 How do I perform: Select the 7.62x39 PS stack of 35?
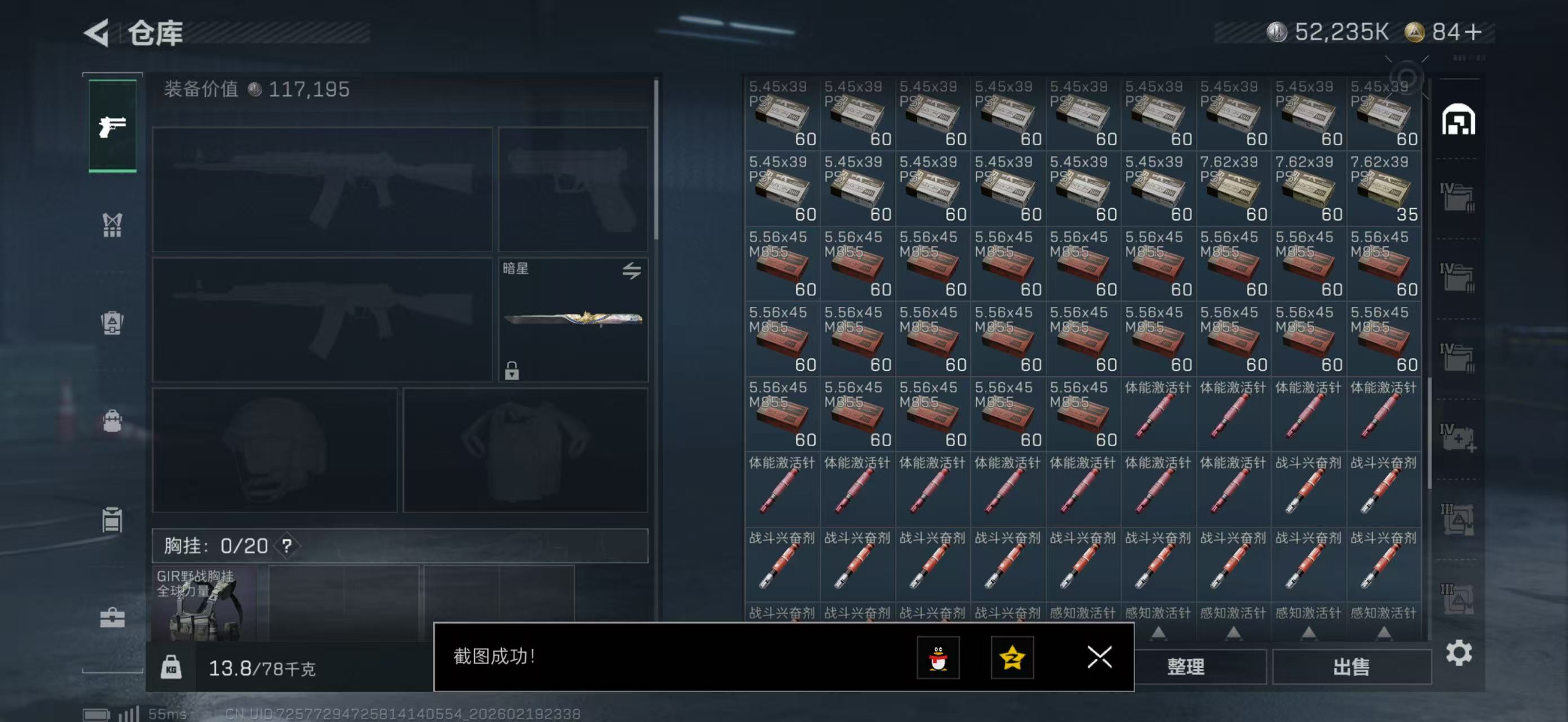coord(1384,188)
